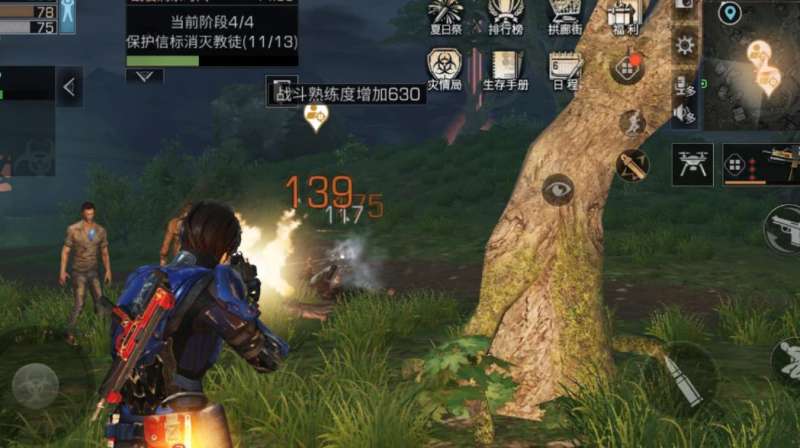Toggle the microphone voice channel button
Screen dimensions: 800x448
click(685, 86)
